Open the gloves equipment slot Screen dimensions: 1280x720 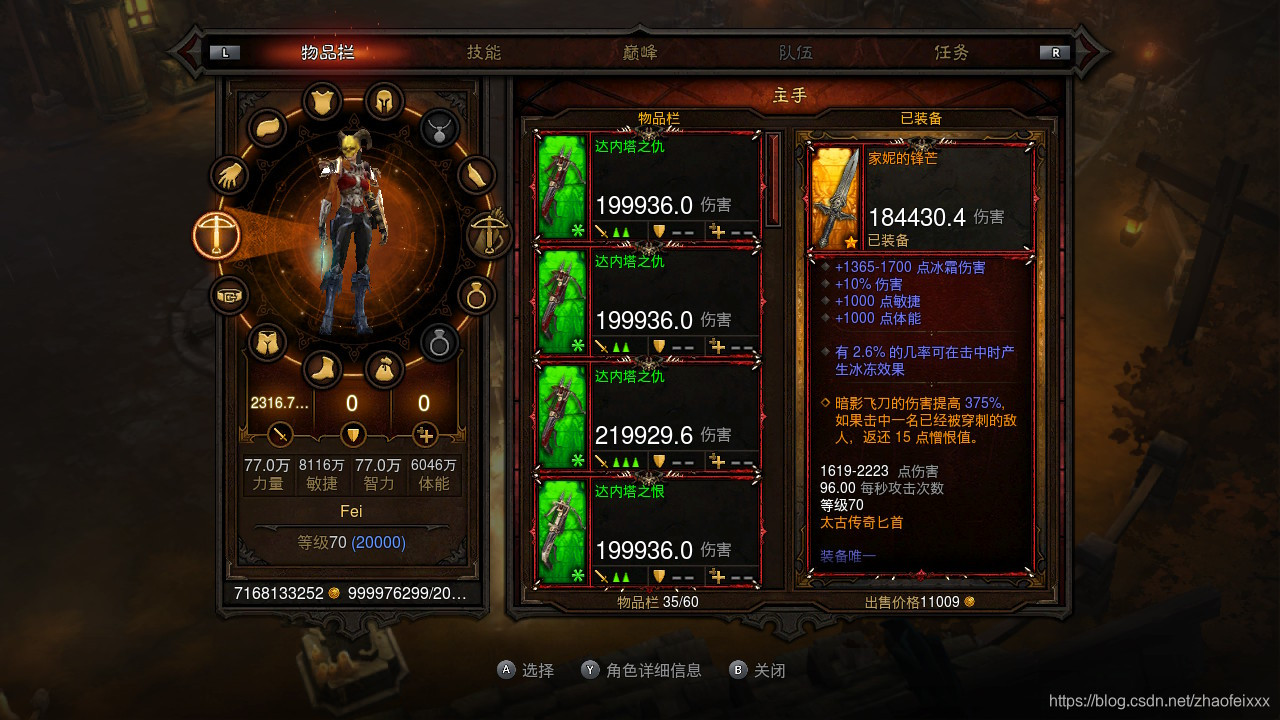click(x=229, y=177)
